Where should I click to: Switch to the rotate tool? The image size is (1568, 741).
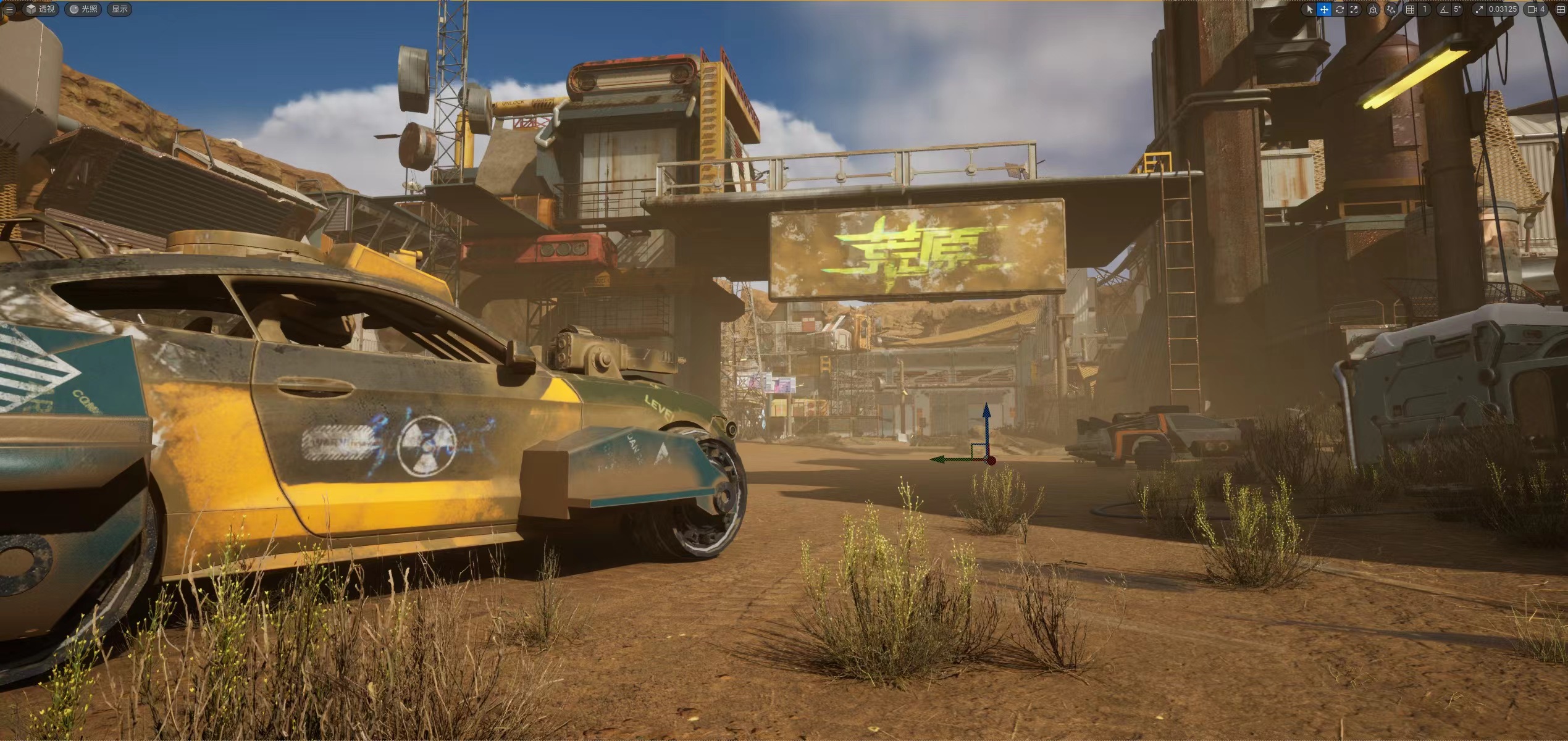tap(1339, 9)
